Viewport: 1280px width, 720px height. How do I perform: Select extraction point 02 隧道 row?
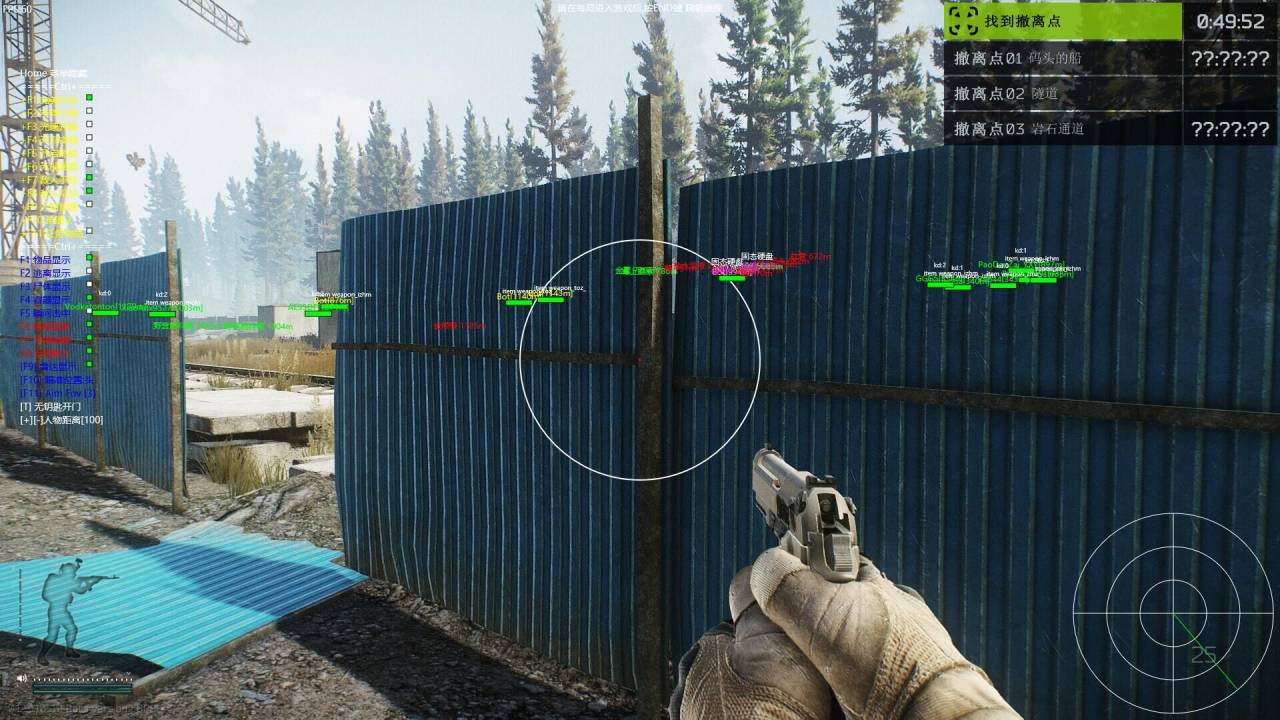tap(1062, 93)
